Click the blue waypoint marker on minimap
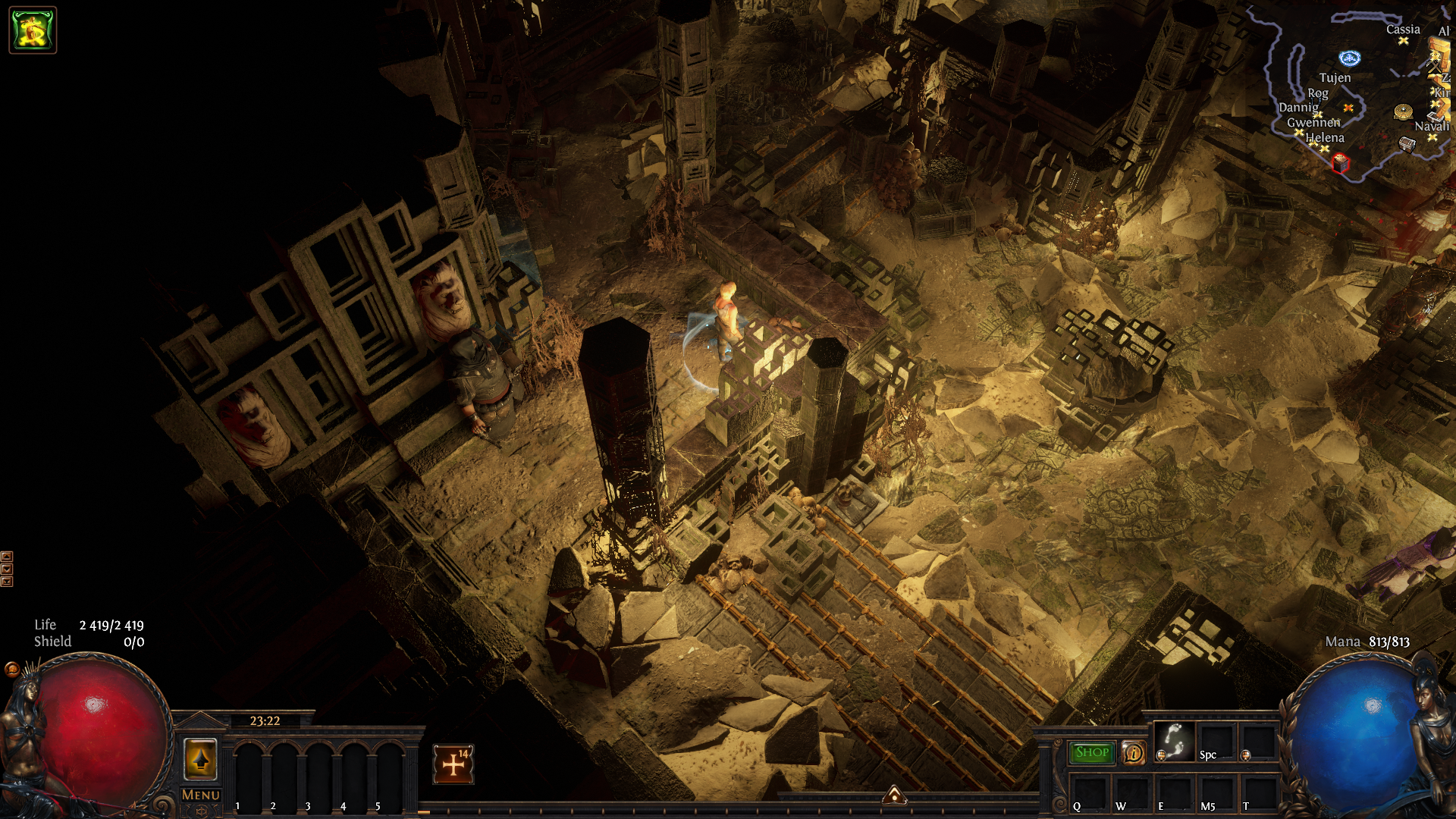Image resolution: width=1456 pixels, height=819 pixels. point(1350,58)
